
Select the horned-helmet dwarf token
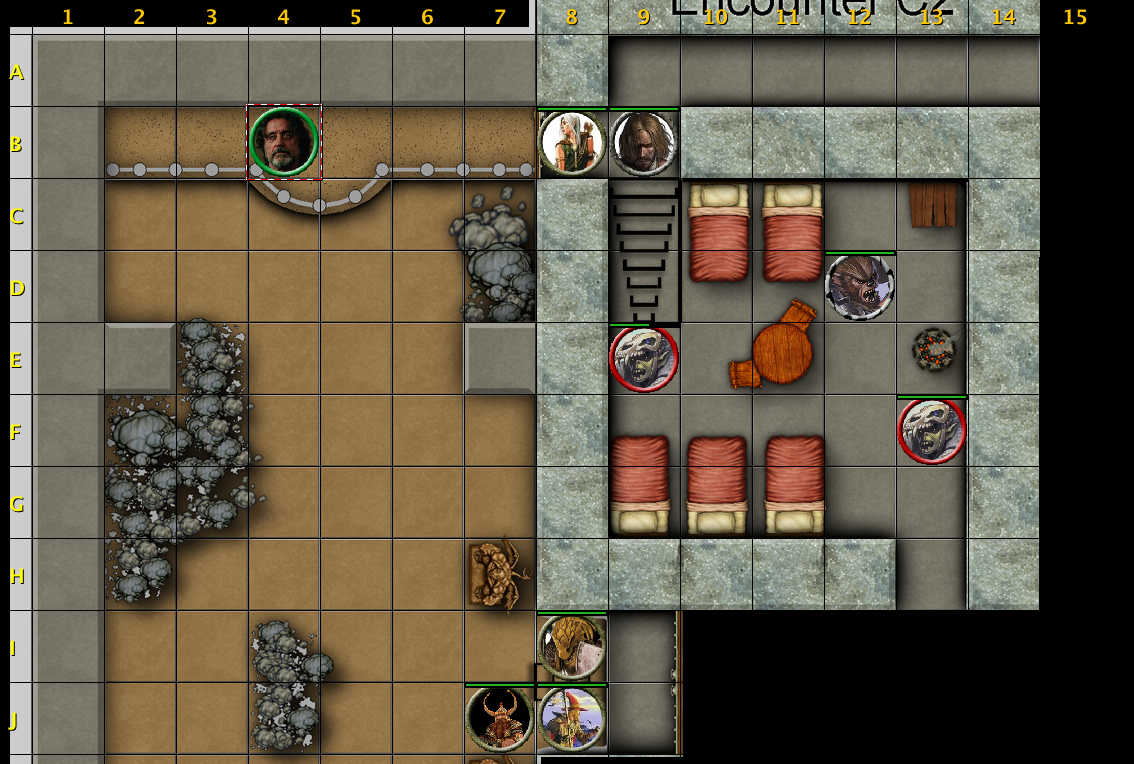click(500, 719)
